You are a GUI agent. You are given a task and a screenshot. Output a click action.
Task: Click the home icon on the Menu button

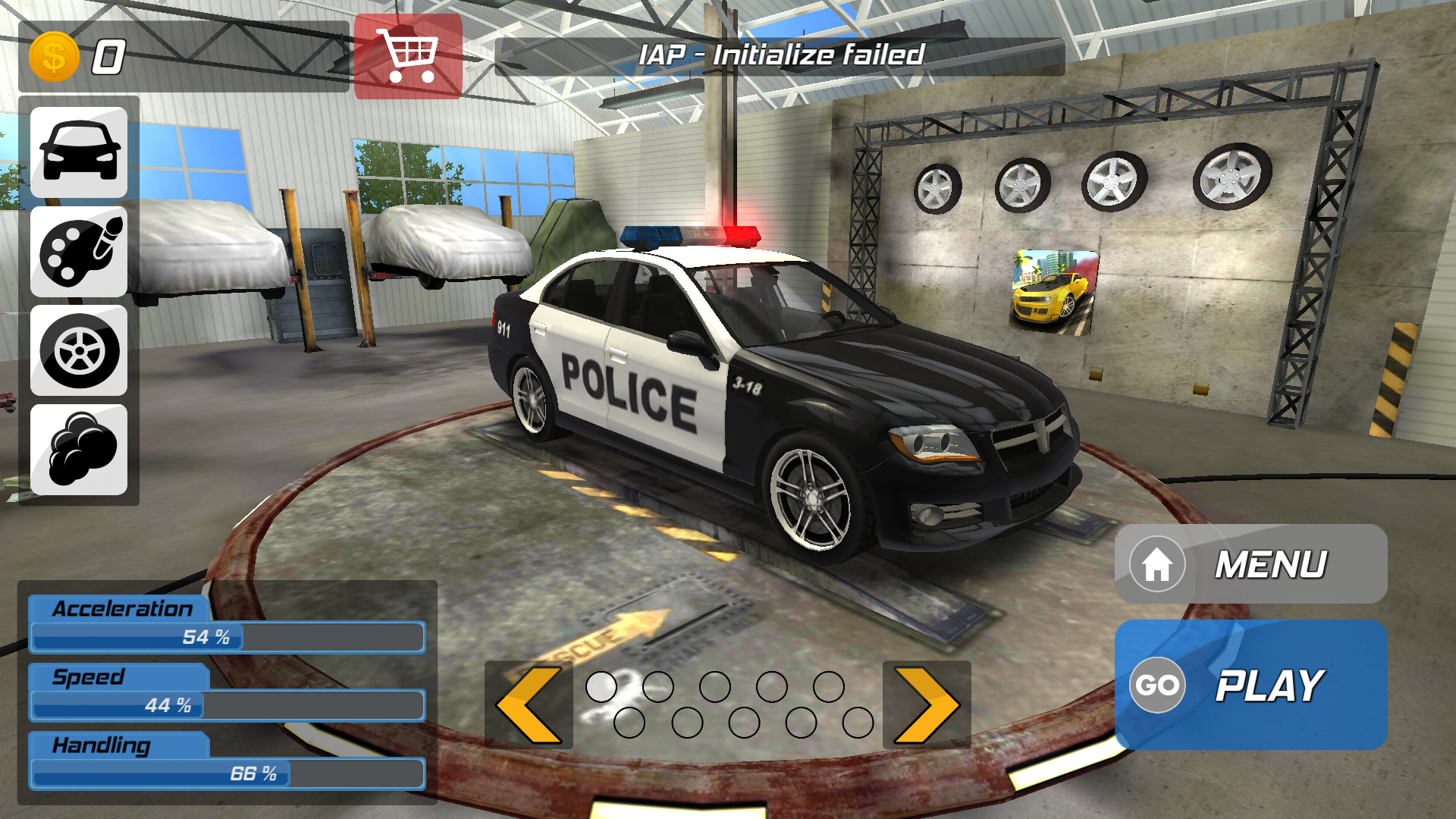(x=1158, y=564)
